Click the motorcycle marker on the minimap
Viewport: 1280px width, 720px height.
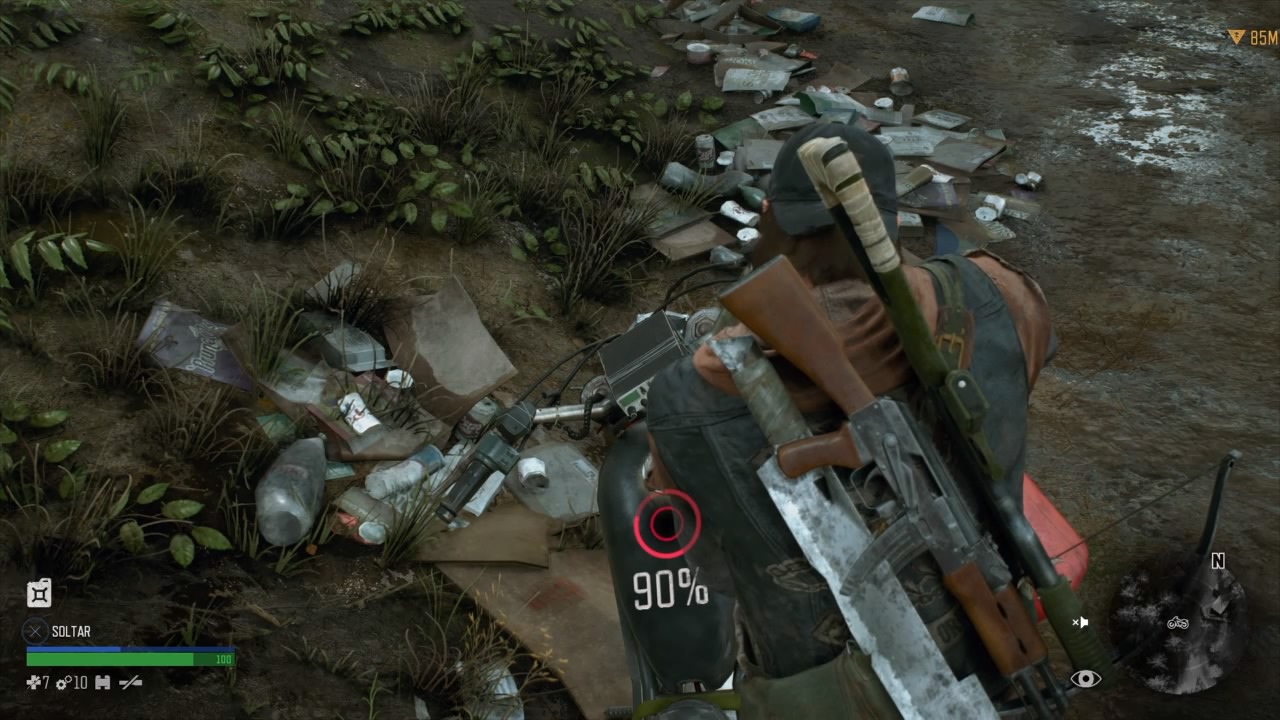pyautogui.click(x=1178, y=623)
